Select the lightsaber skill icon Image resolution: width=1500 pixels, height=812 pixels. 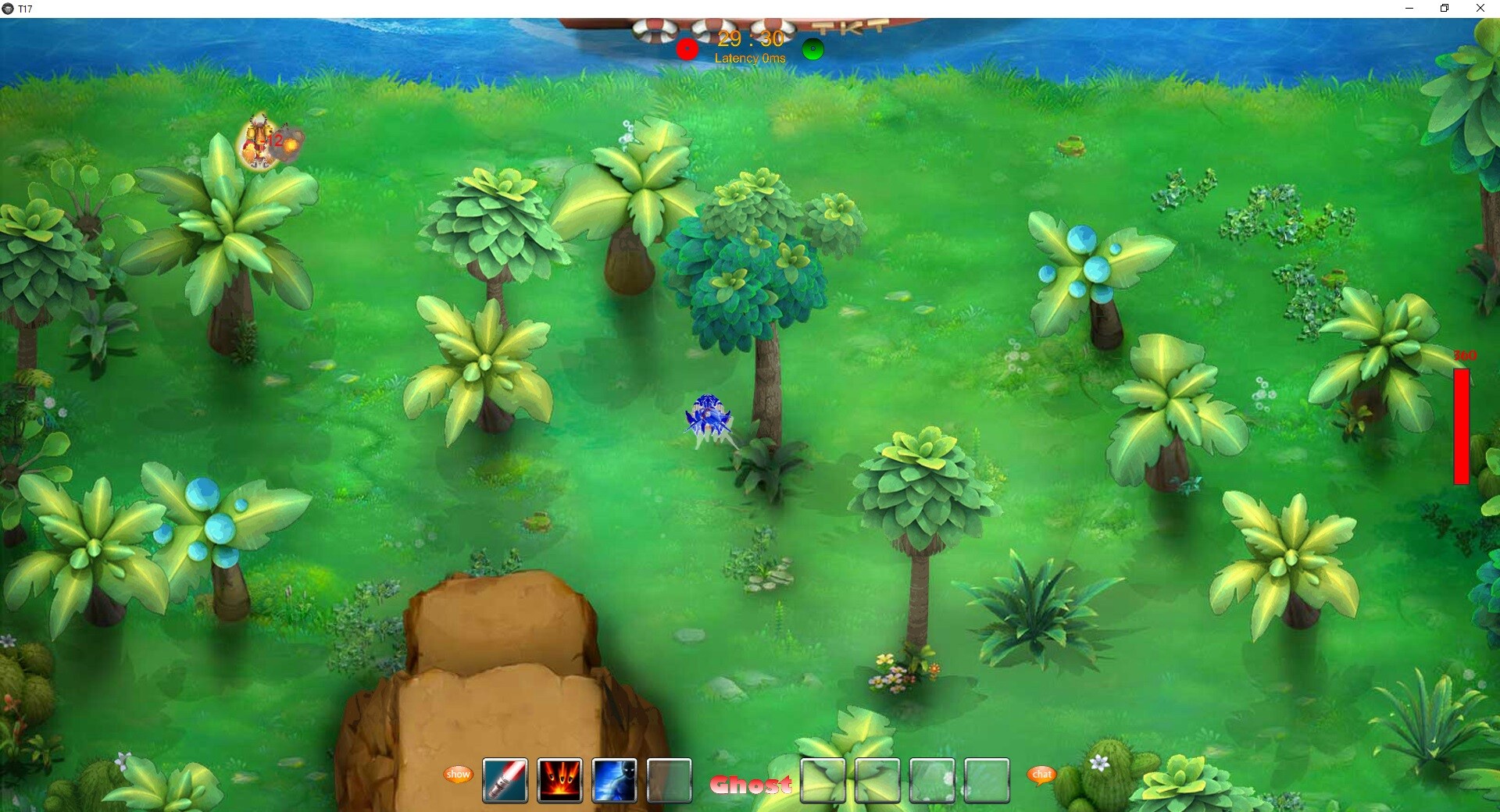click(x=505, y=781)
